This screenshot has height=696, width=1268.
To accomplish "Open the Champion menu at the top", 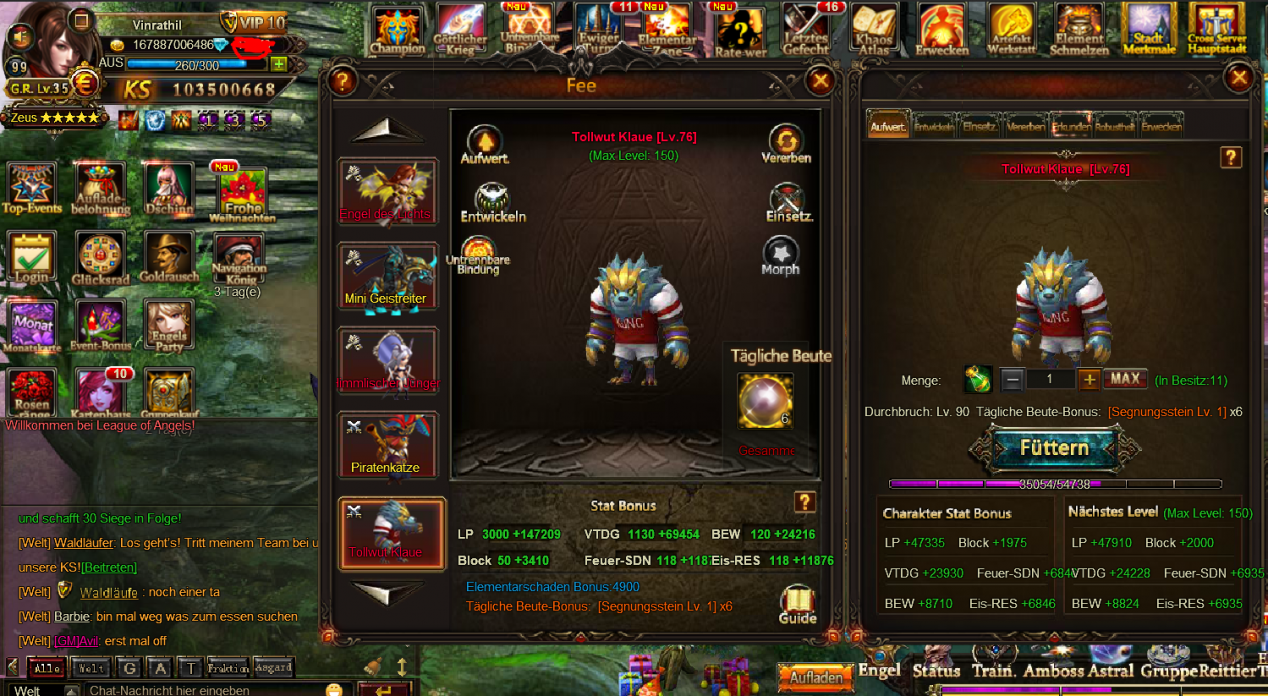I will (397, 30).
